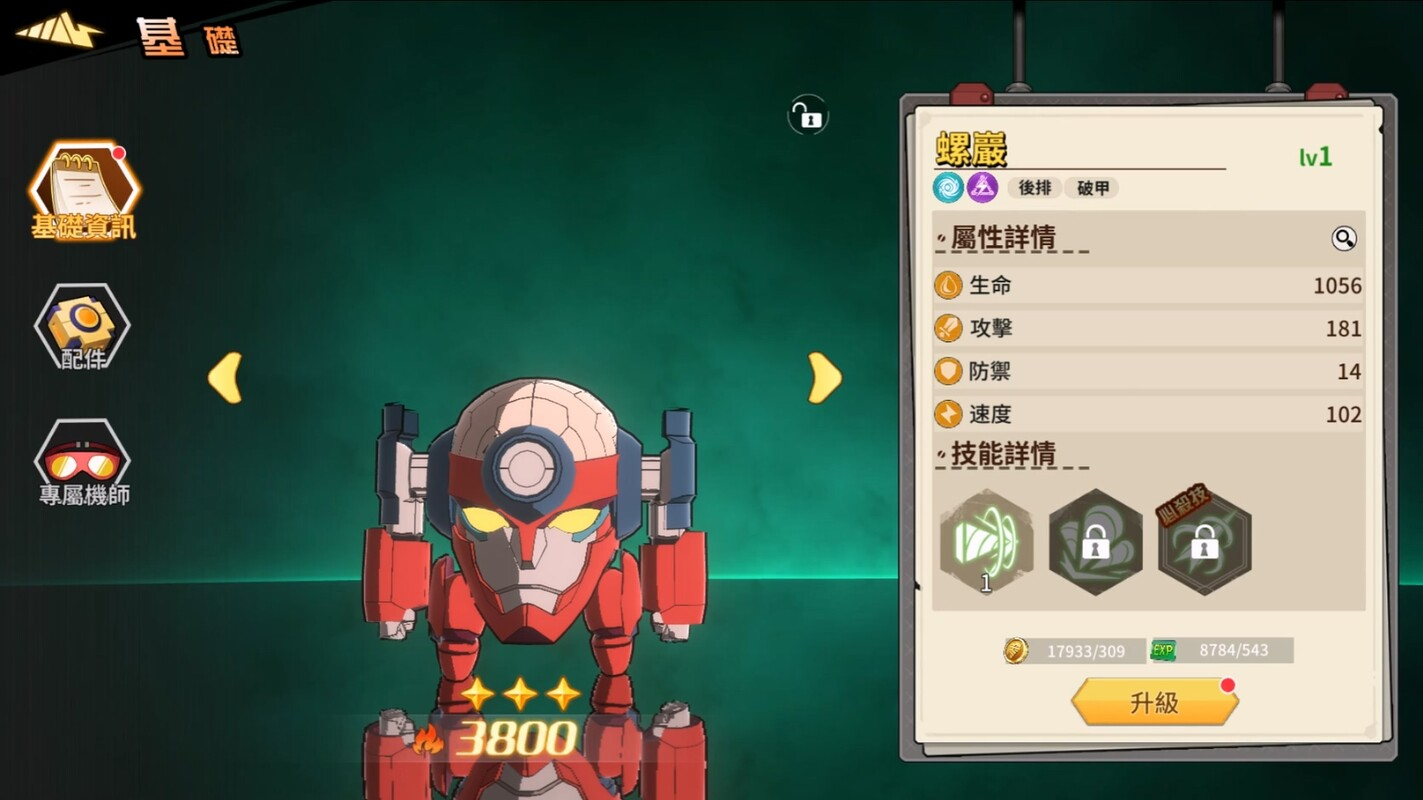This screenshot has height=800, width=1423.
Task: Click the purple faction icon next to the name
Action: click(981, 188)
